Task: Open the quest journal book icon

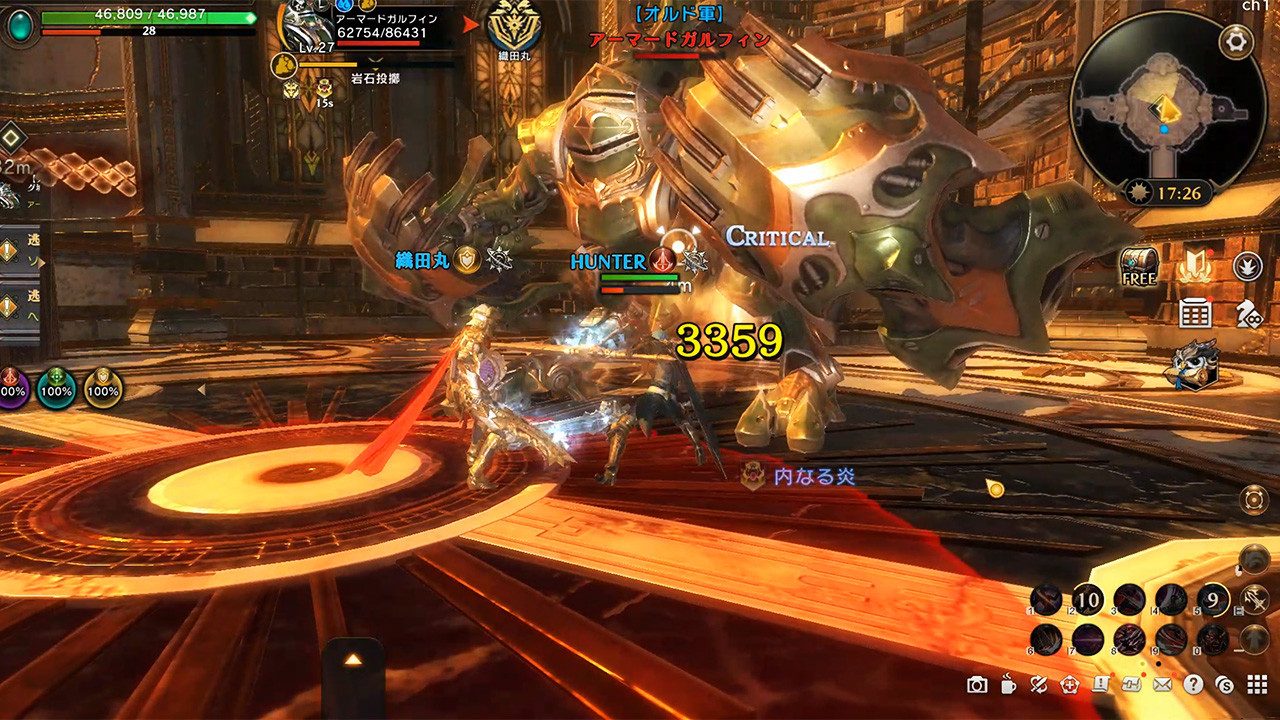Action: click(x=1100, y=684)
